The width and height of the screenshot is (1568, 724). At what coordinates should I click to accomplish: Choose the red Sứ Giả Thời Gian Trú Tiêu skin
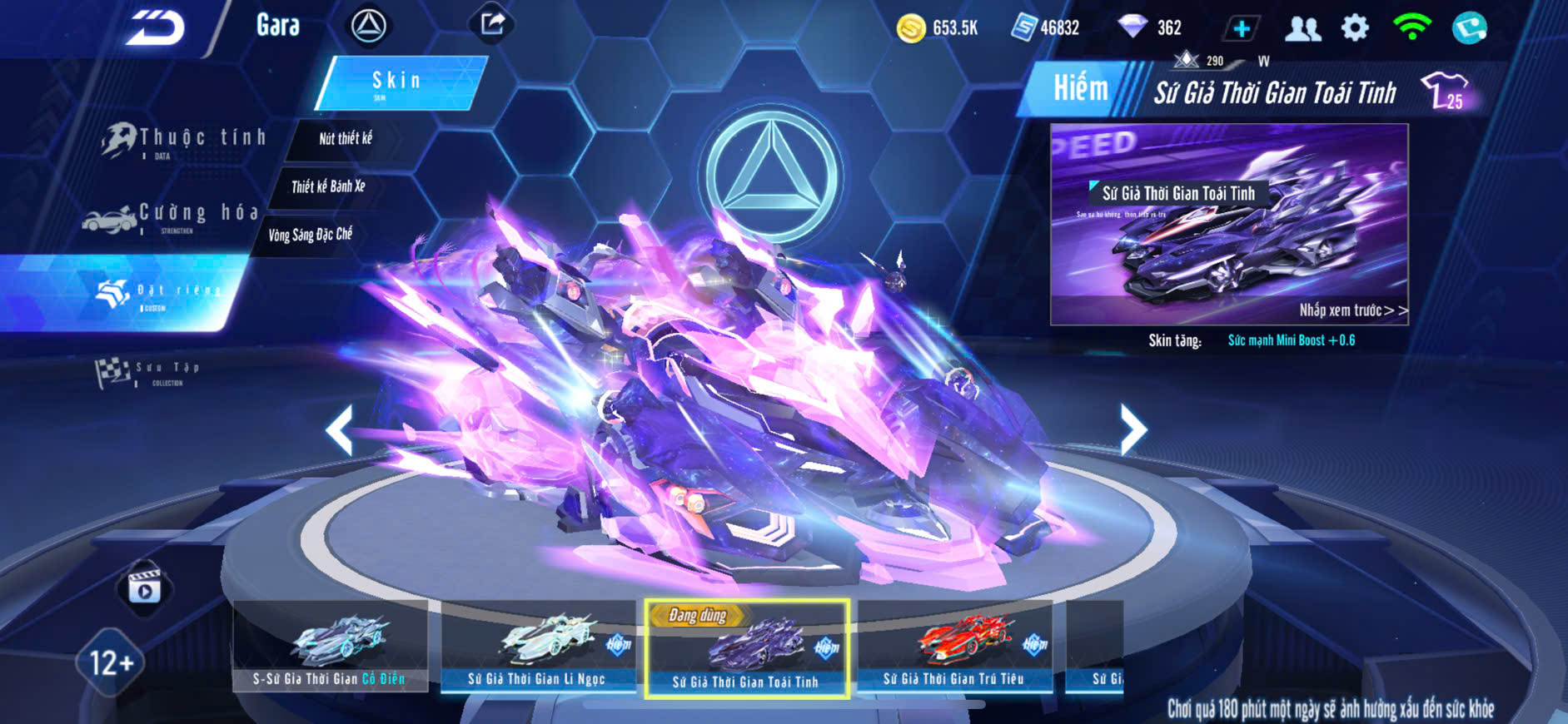tap(954, 647)
